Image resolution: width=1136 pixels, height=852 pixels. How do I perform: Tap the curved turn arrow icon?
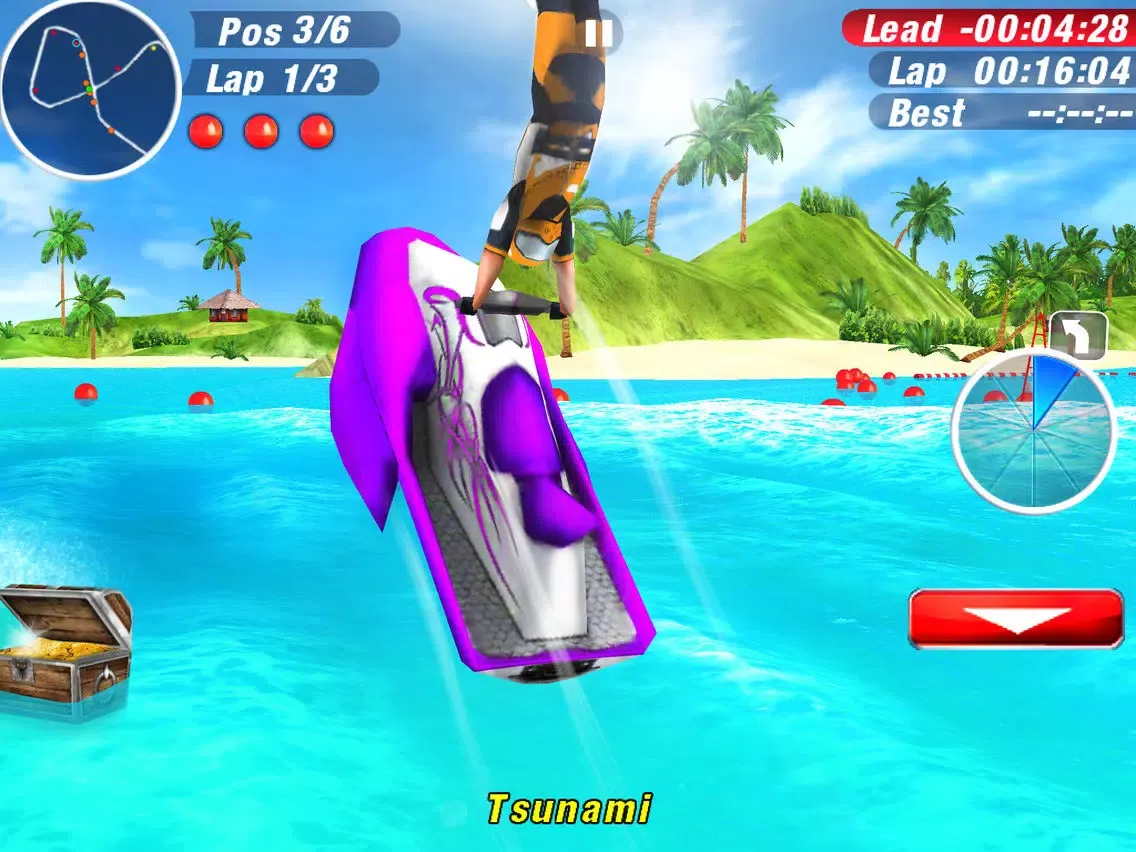pos(1078,335)
